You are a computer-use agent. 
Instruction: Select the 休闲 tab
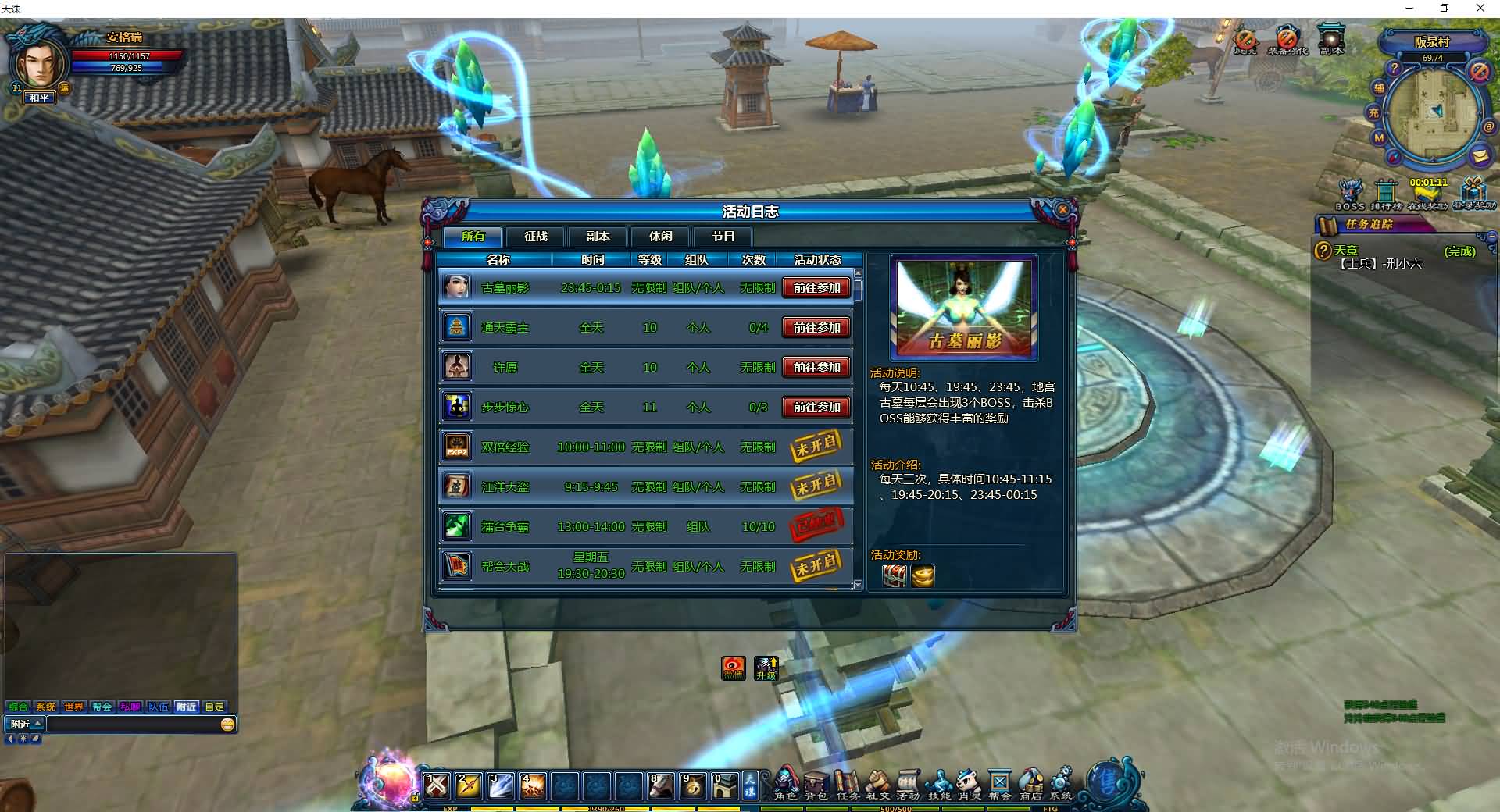click(x=660, y=237)
